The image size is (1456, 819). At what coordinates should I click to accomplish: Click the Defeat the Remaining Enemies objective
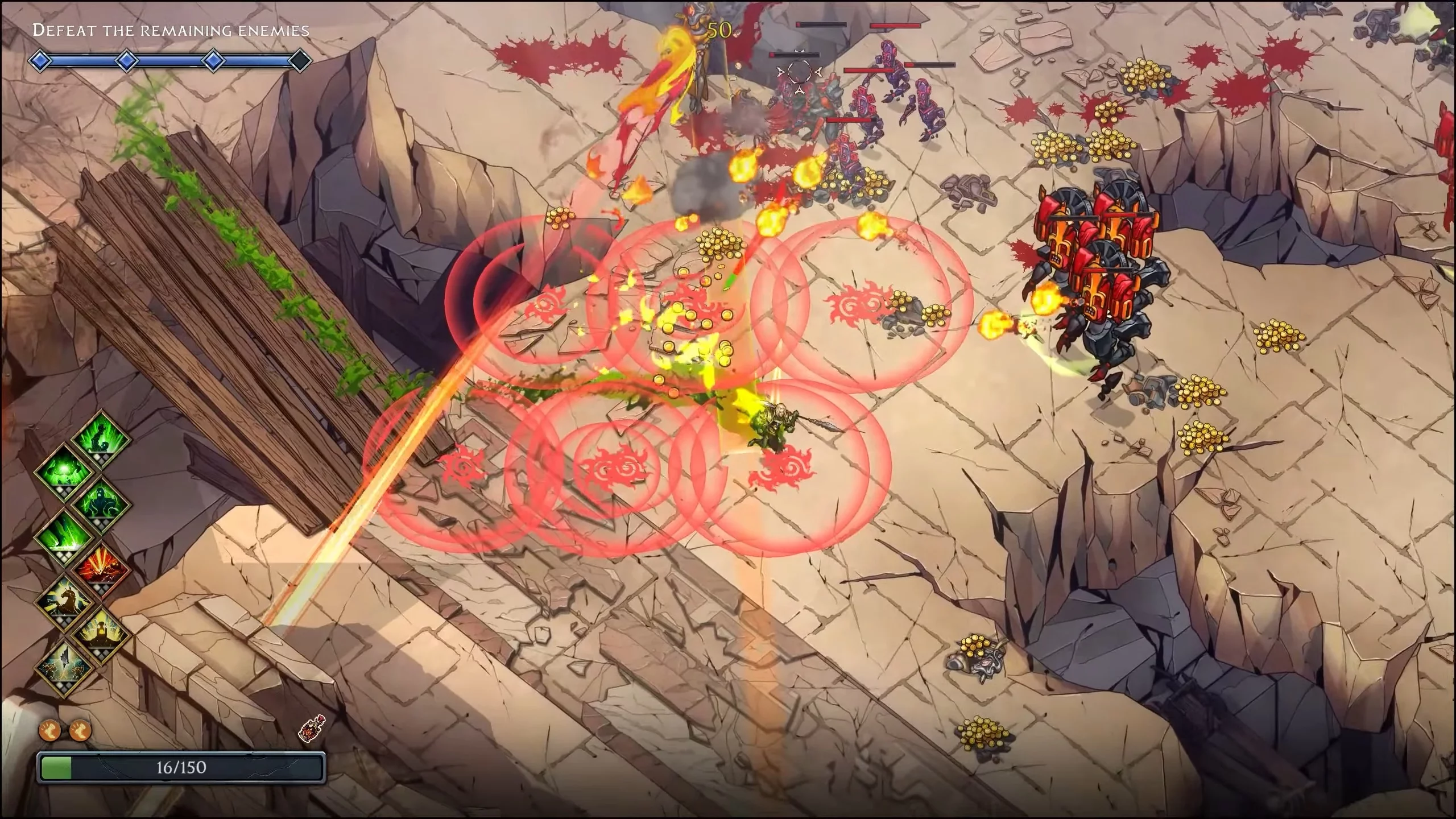point(171,30)
